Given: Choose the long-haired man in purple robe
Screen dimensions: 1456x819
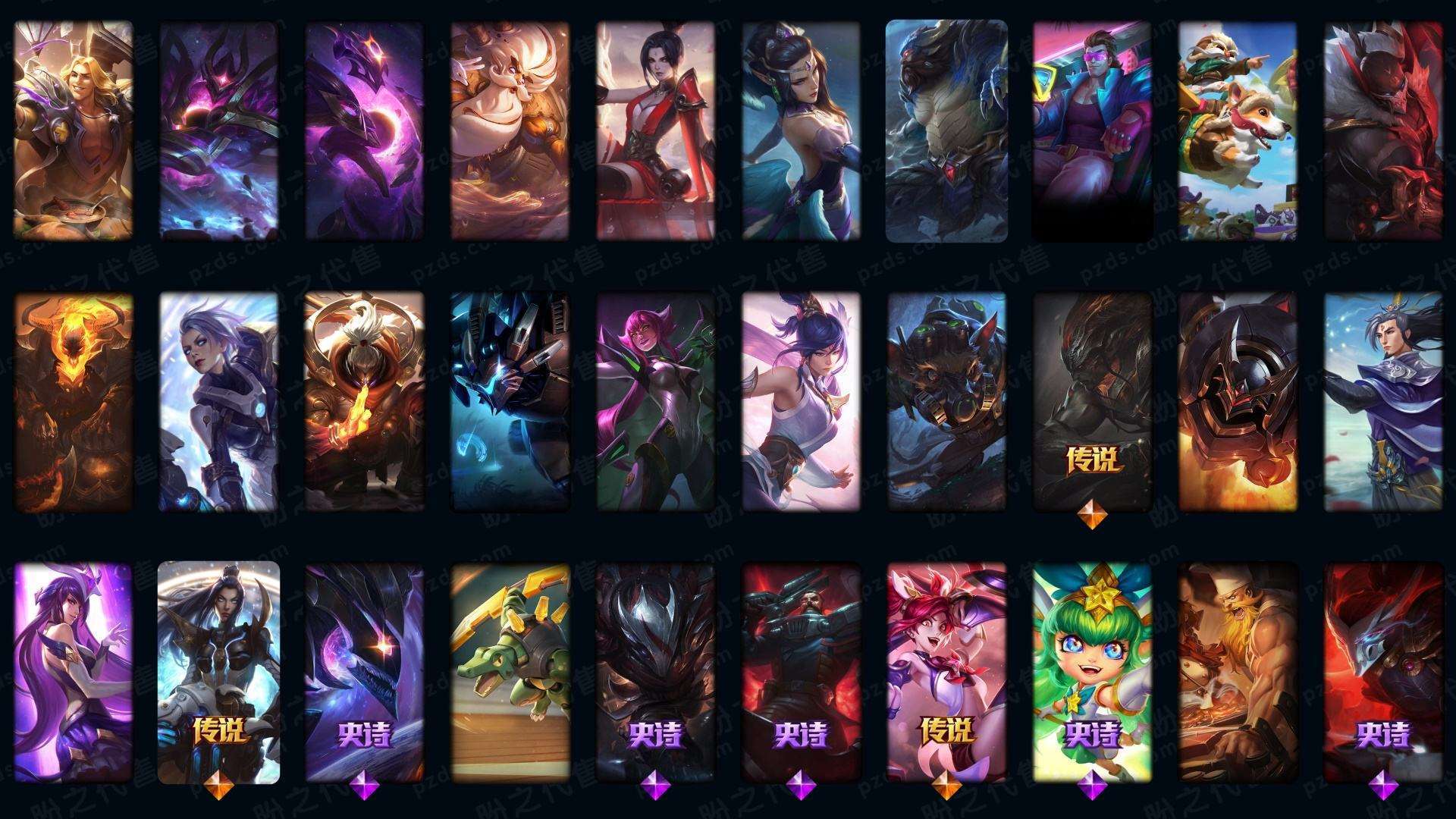Looking at the screenshot, I should (1382, 402).
